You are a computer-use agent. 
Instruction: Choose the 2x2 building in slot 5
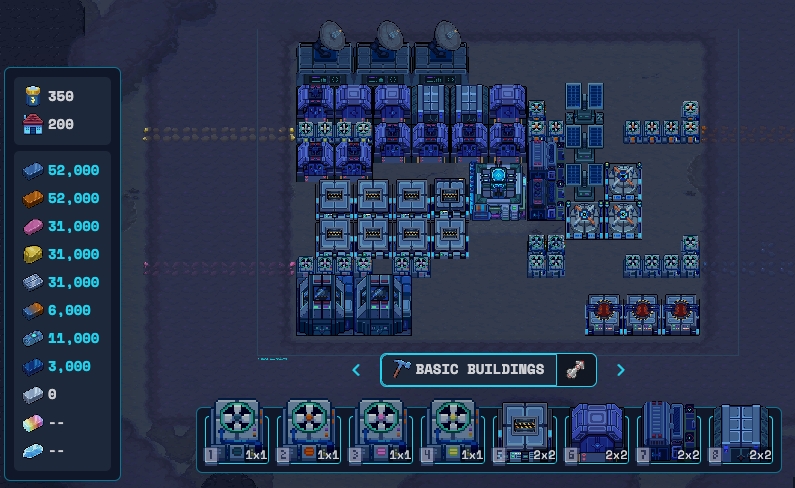[x=527, y=433]
